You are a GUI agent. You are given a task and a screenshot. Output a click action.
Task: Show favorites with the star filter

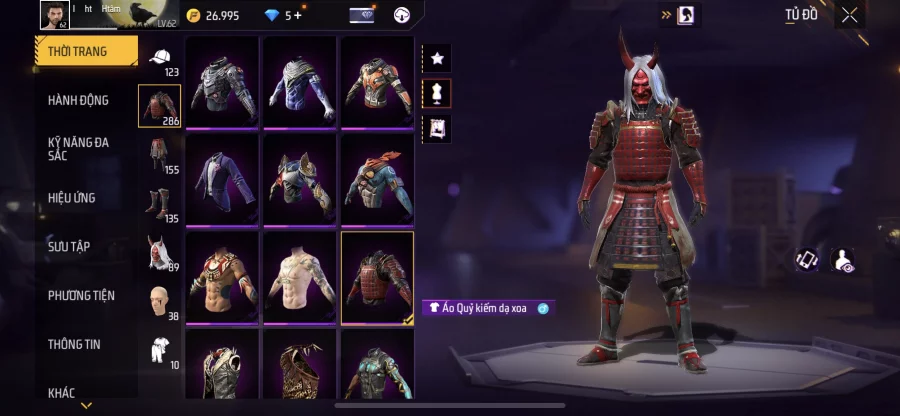pyautogui.click(x=436, y=58)
